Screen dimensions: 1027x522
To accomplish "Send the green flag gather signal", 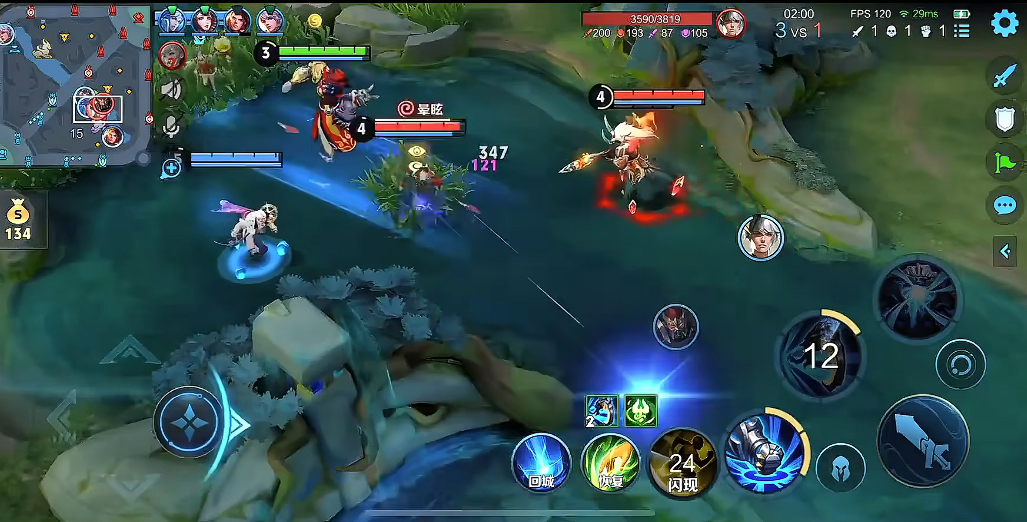I will 1004,162.
